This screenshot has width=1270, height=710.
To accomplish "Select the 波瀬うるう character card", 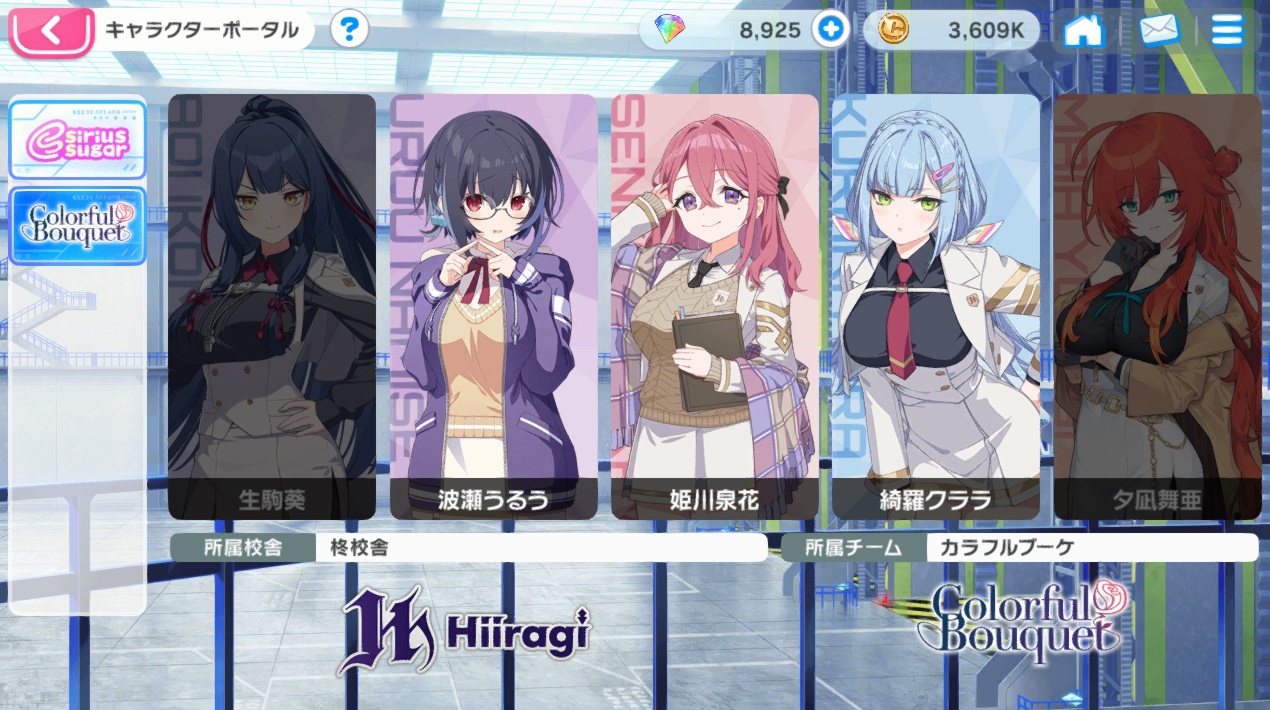I will coord(494,305).
